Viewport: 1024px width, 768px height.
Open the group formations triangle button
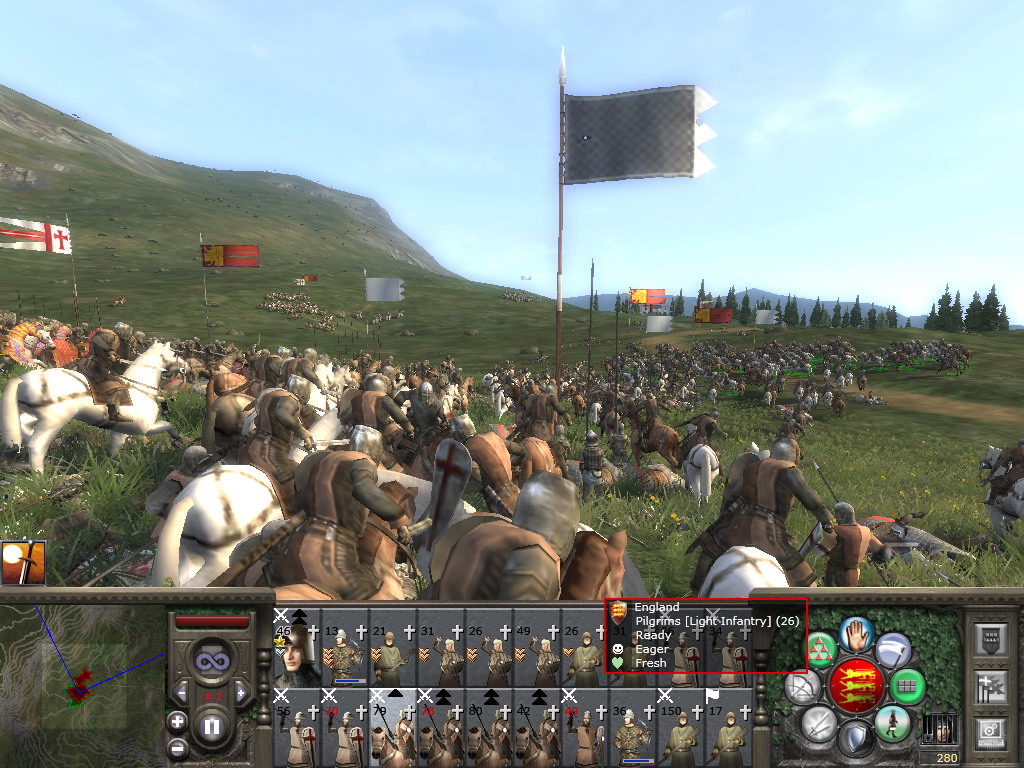coord(821,650)
